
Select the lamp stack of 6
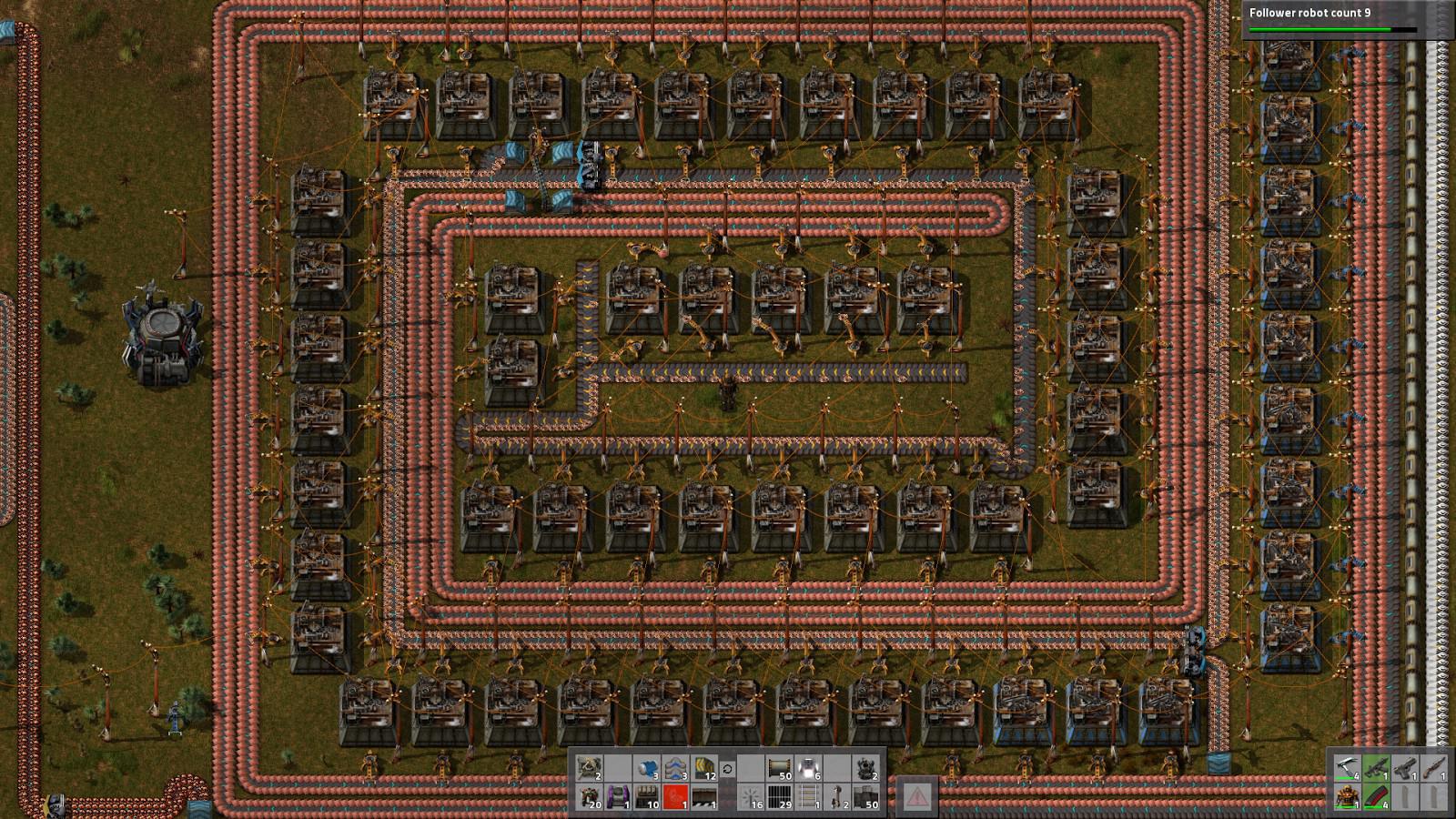808,769
